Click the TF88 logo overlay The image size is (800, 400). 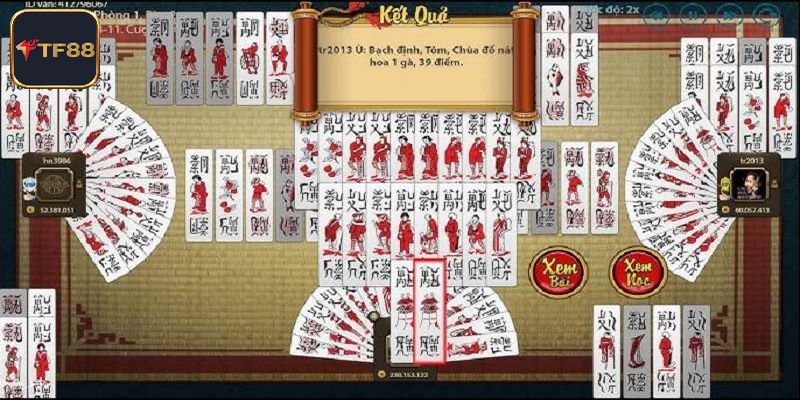54,49
